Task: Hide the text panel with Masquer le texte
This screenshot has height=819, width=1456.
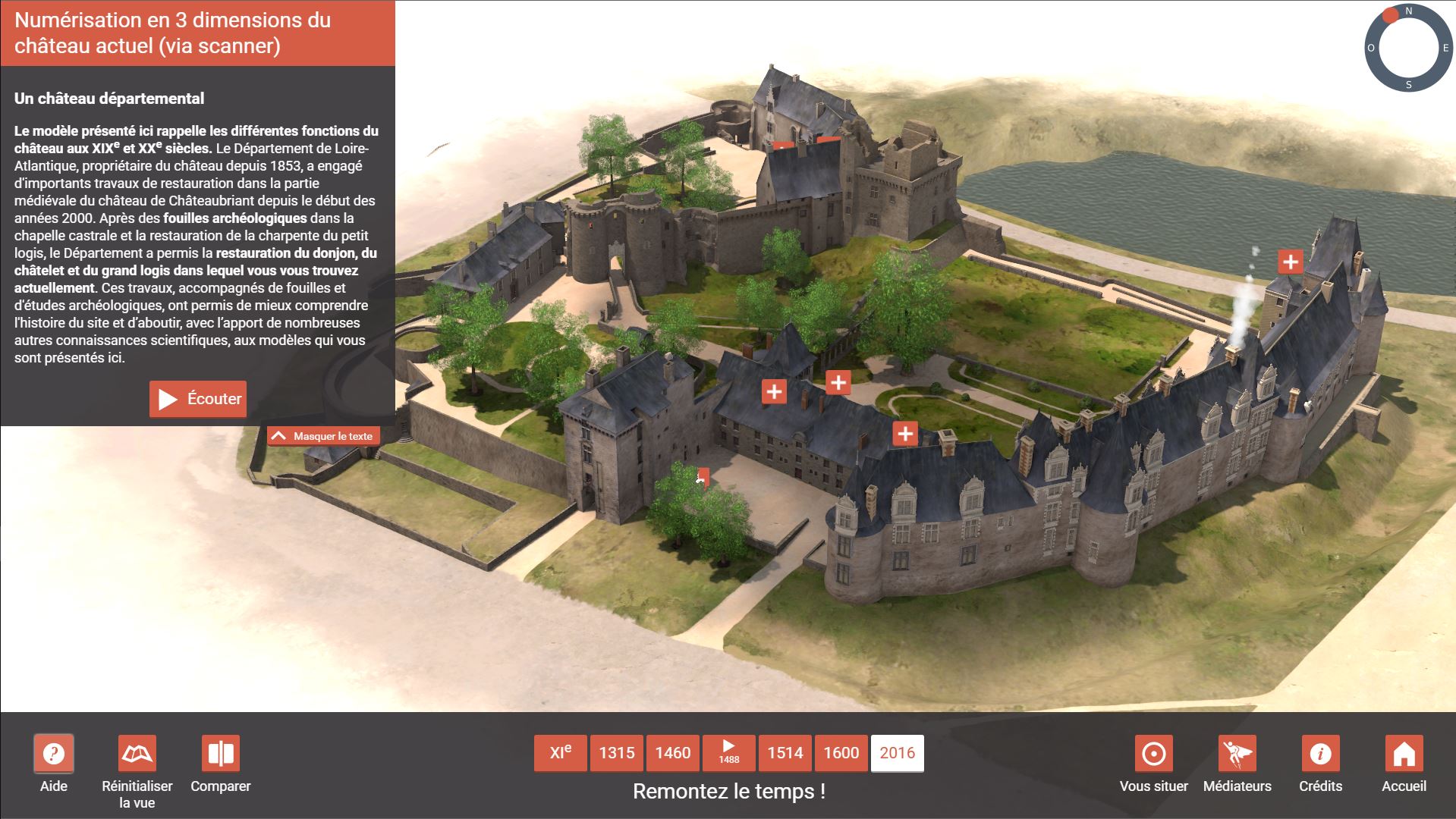Action: tap(323, 436)
